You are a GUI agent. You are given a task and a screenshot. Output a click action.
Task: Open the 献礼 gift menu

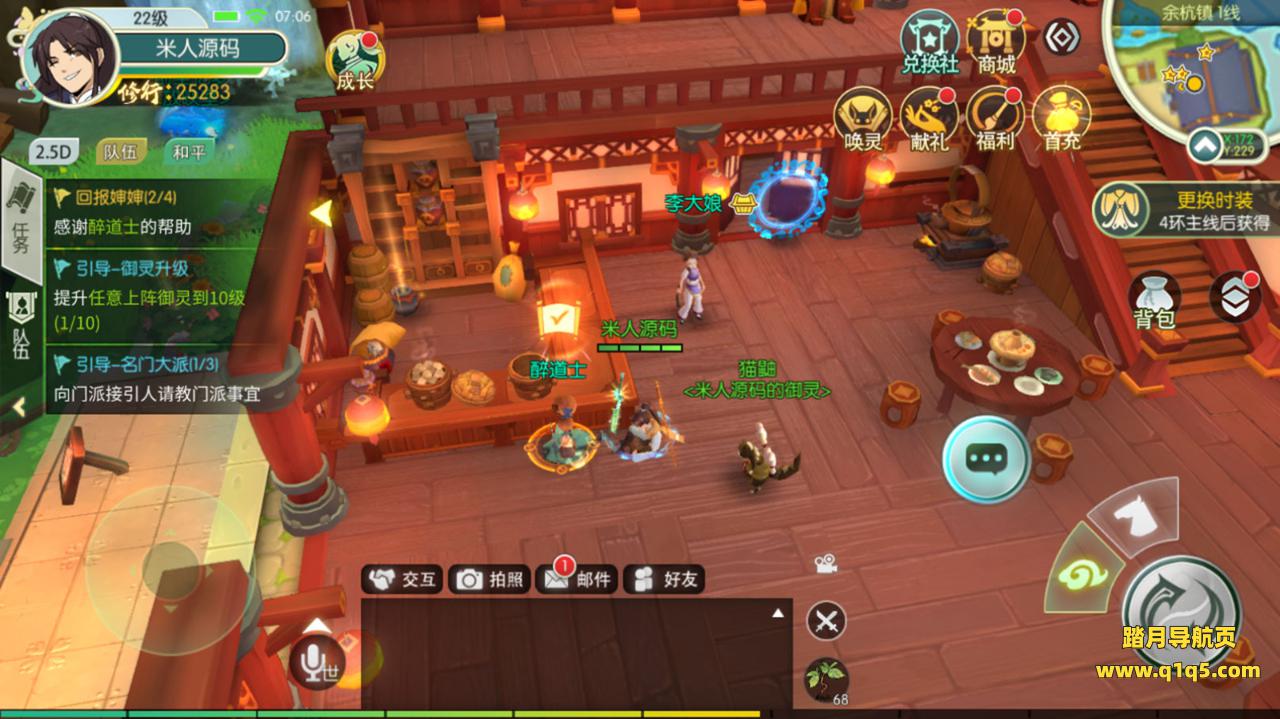[929, 118]
